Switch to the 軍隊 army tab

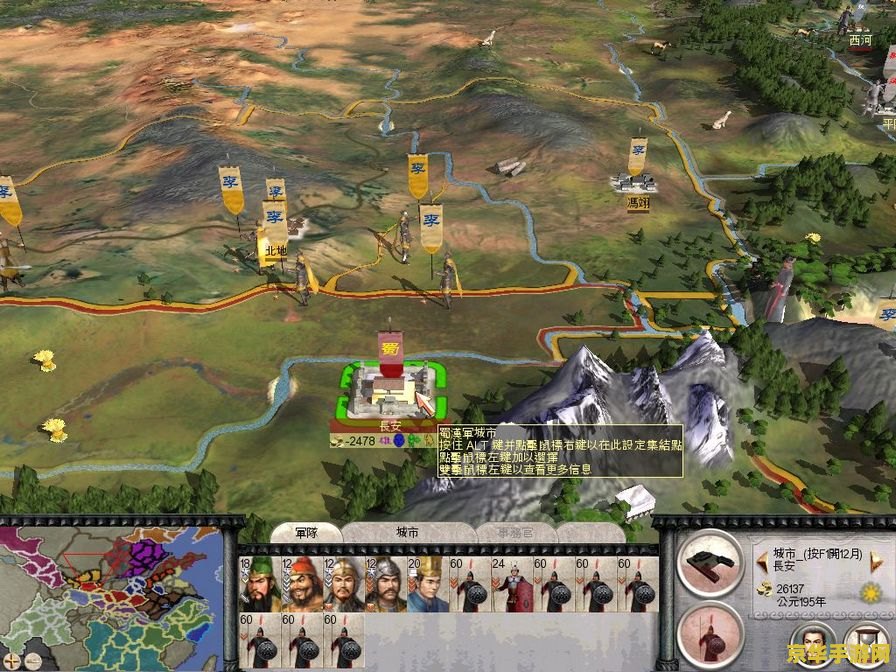coord(307,533)
